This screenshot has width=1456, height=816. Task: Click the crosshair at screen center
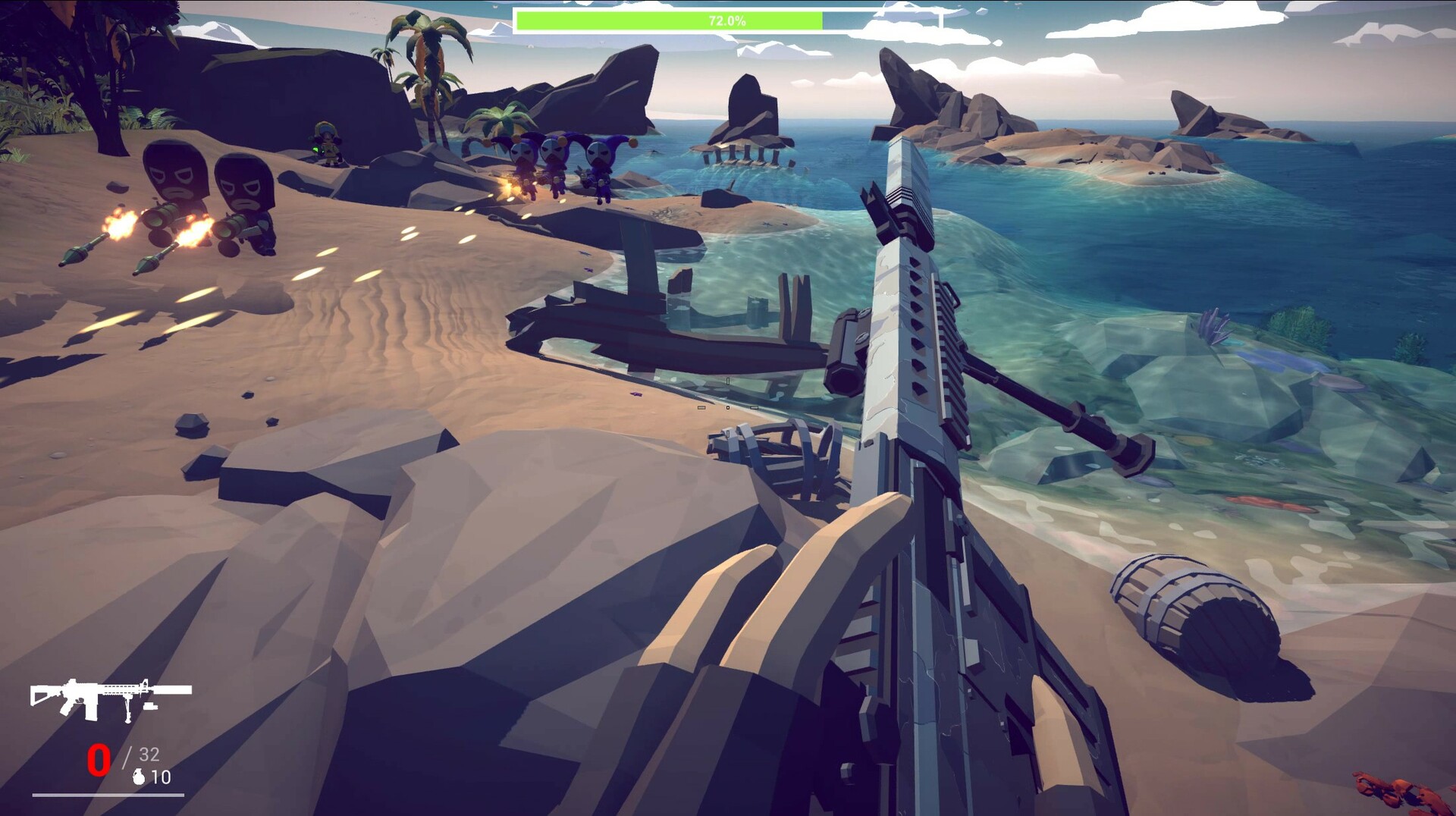[x=728, y=408]
